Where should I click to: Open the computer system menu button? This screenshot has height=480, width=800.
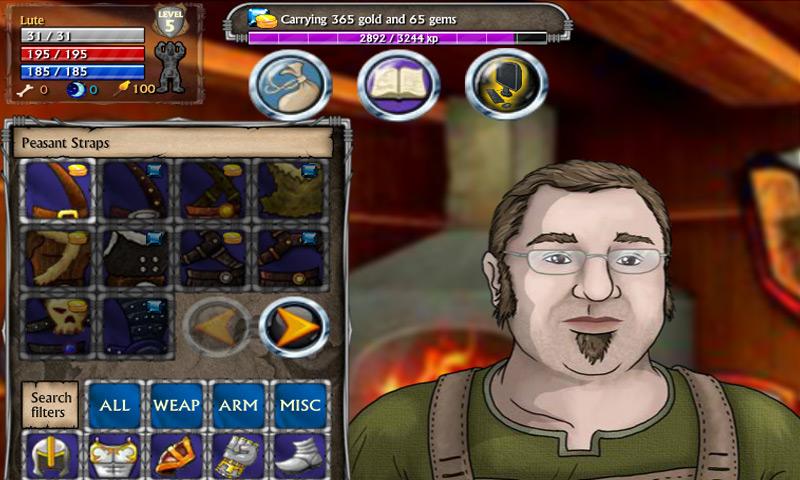point(504,85)
